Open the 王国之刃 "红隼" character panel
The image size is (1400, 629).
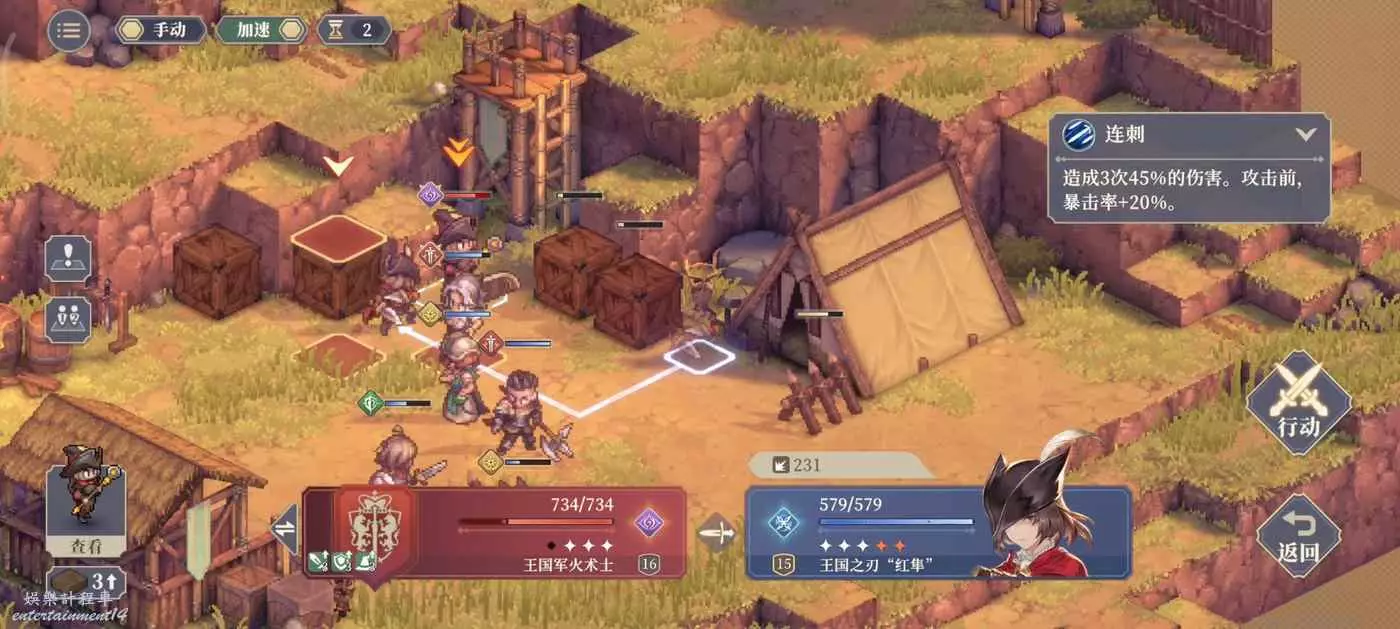[x=937, y=533]
